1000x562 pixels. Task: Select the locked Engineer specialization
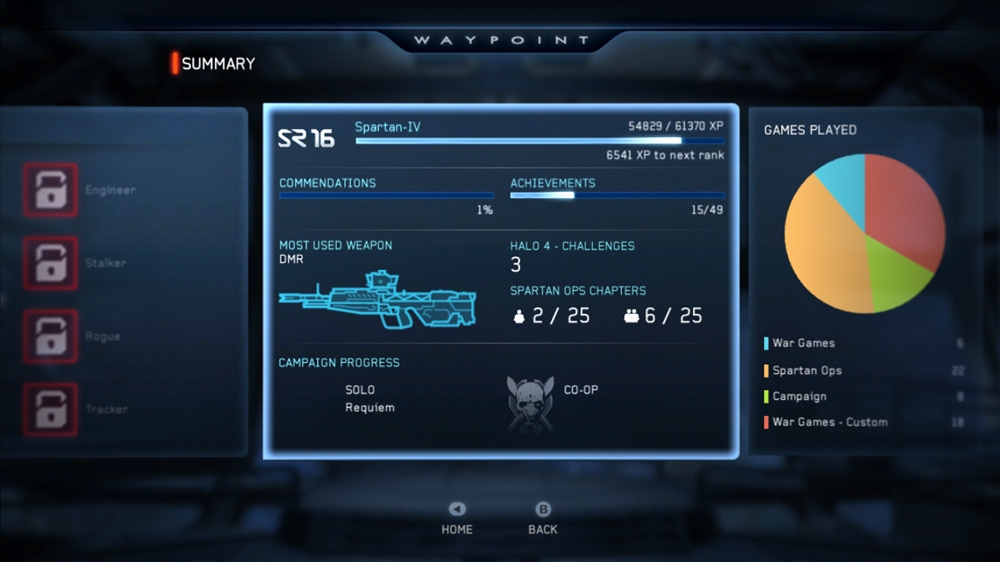pyautogui.click(x=50, y=190)
